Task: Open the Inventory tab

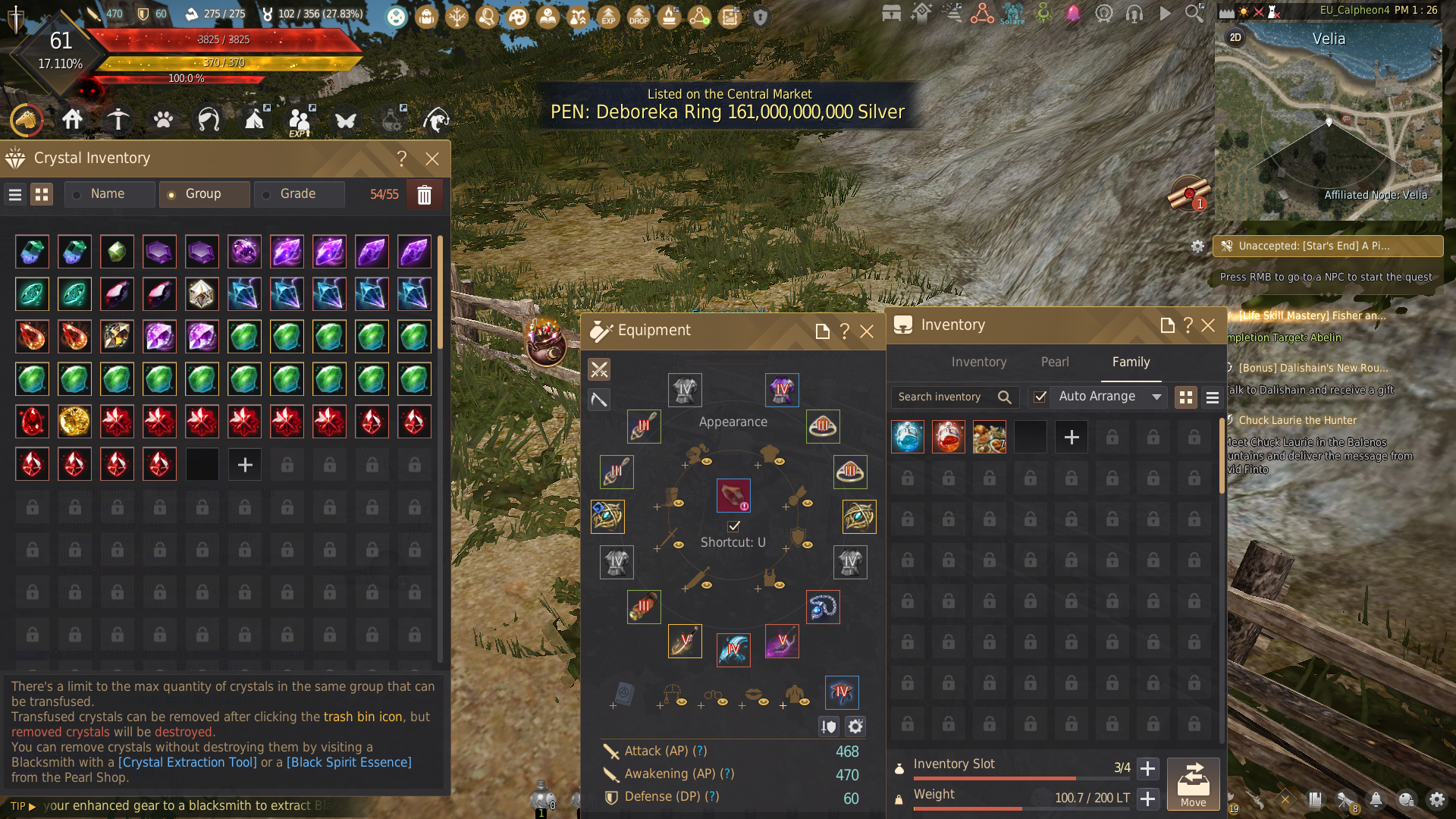Action: tap(979, 362)
